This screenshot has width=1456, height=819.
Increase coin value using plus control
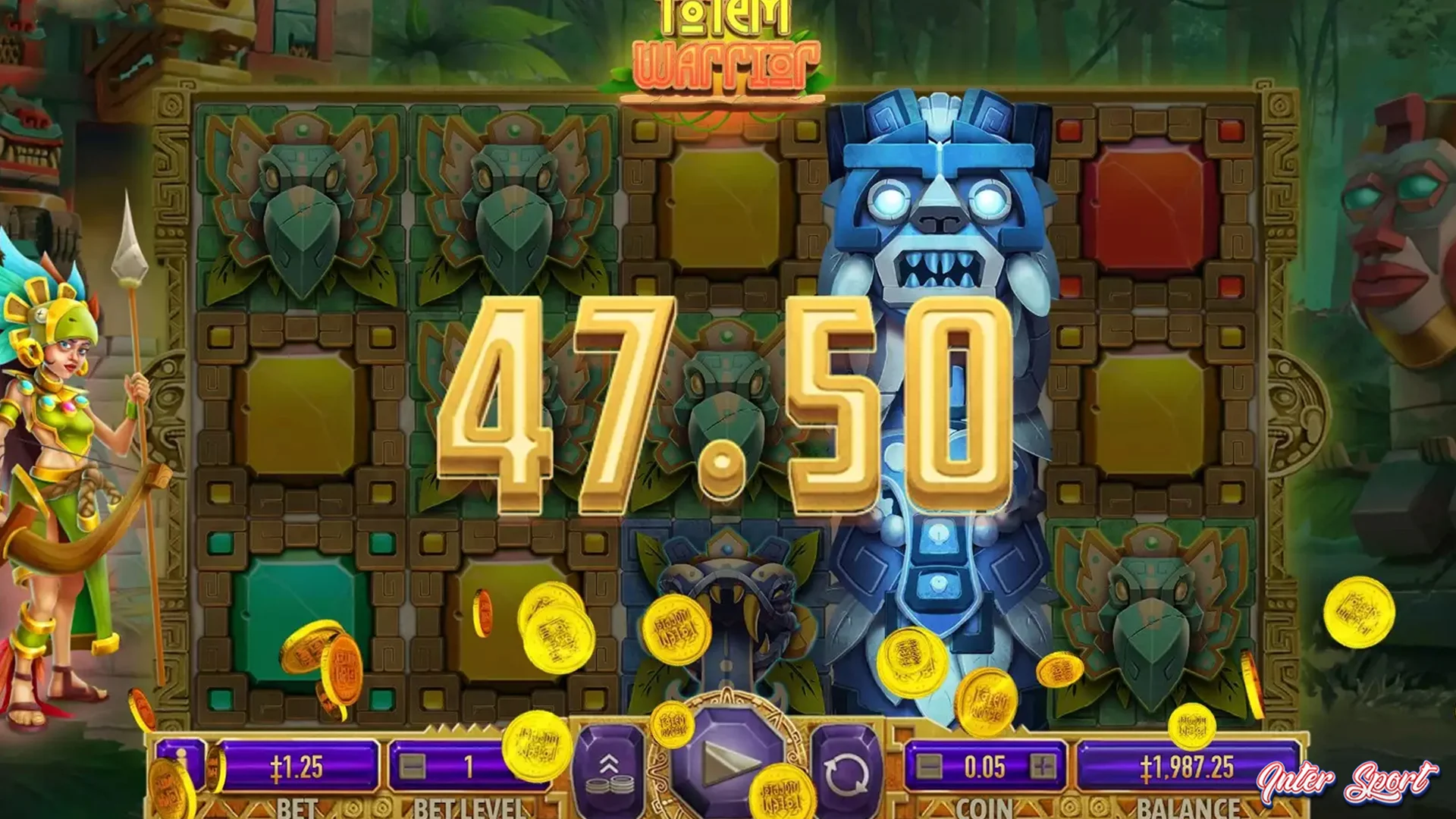[1043, 766]
